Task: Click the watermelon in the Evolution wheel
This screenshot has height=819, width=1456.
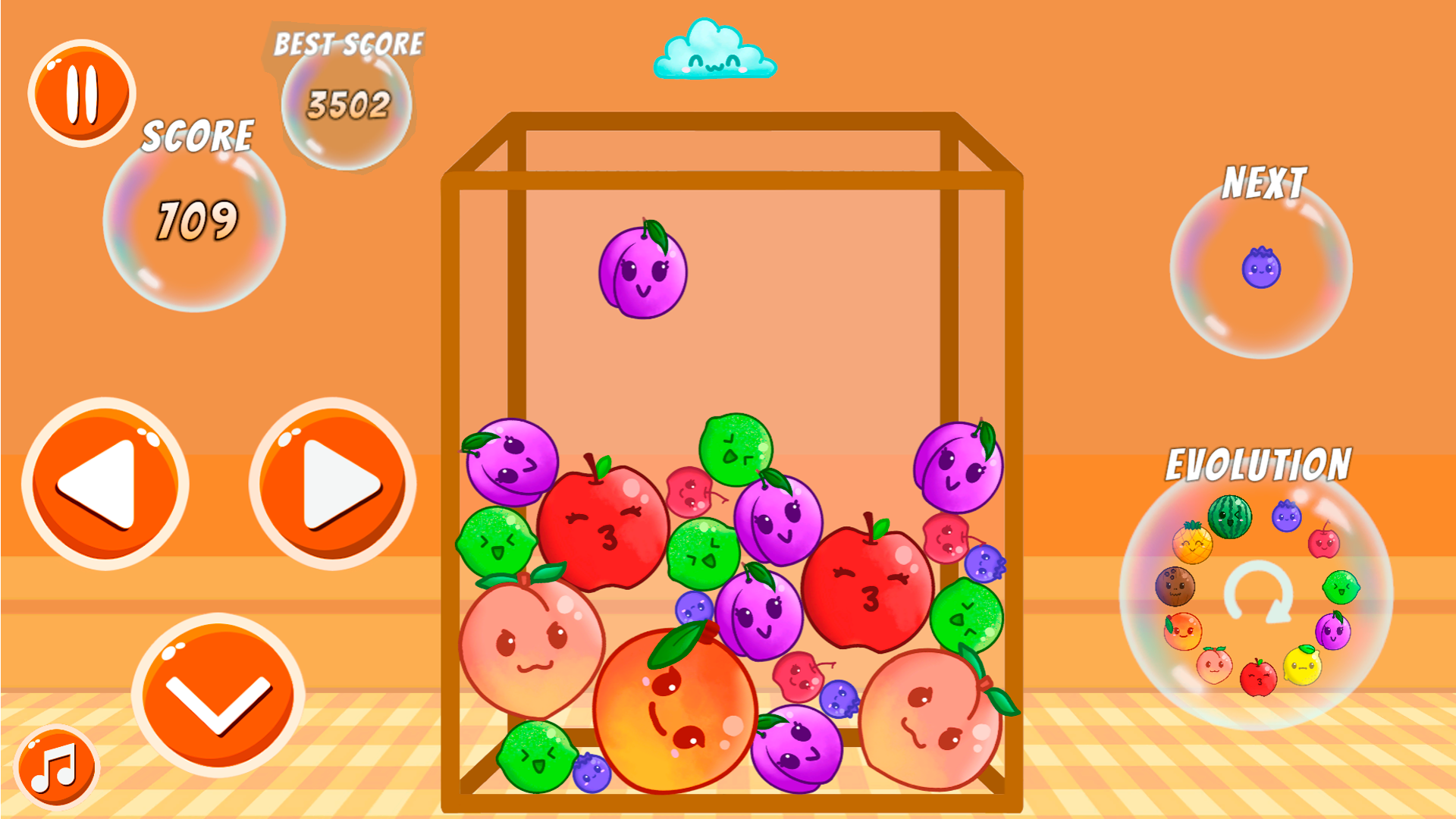Action: [x=1230, y=516]
